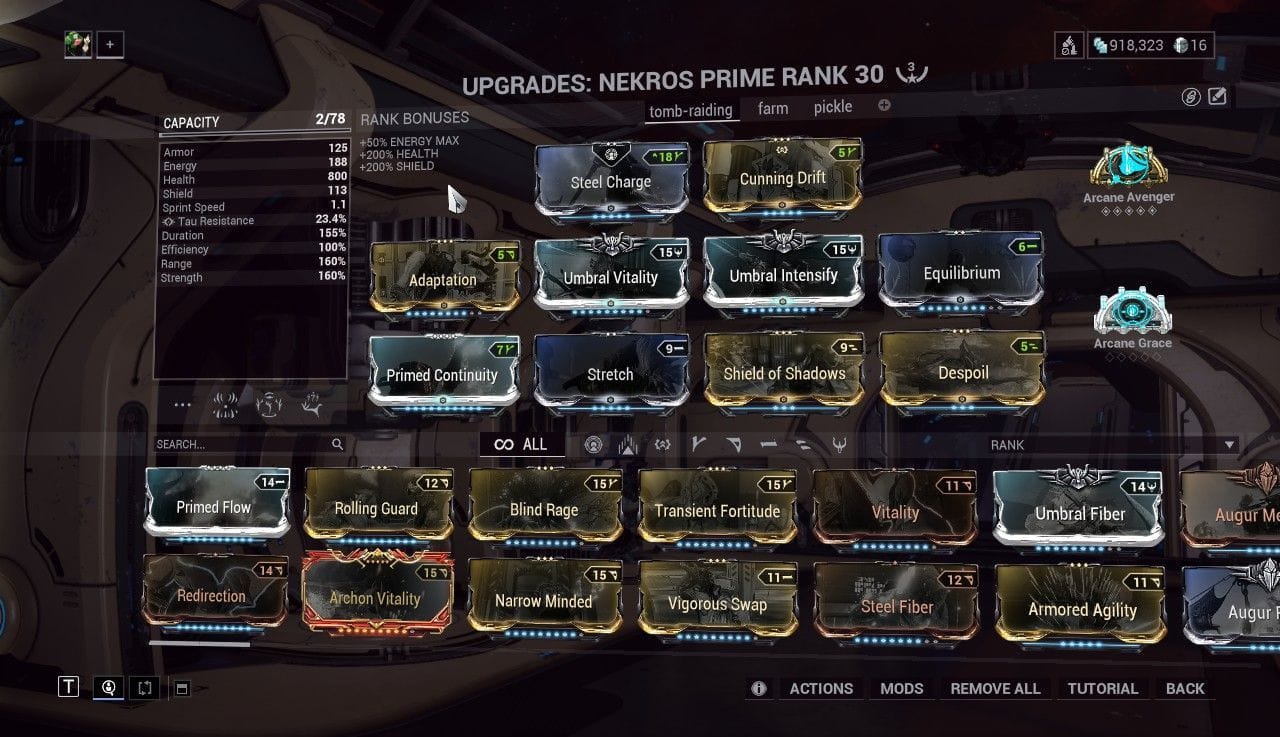Image resolution: width=1280 pixels, height=737 pixels.
Task: Click the plus to add new config tab
Action: coord(883,106)
